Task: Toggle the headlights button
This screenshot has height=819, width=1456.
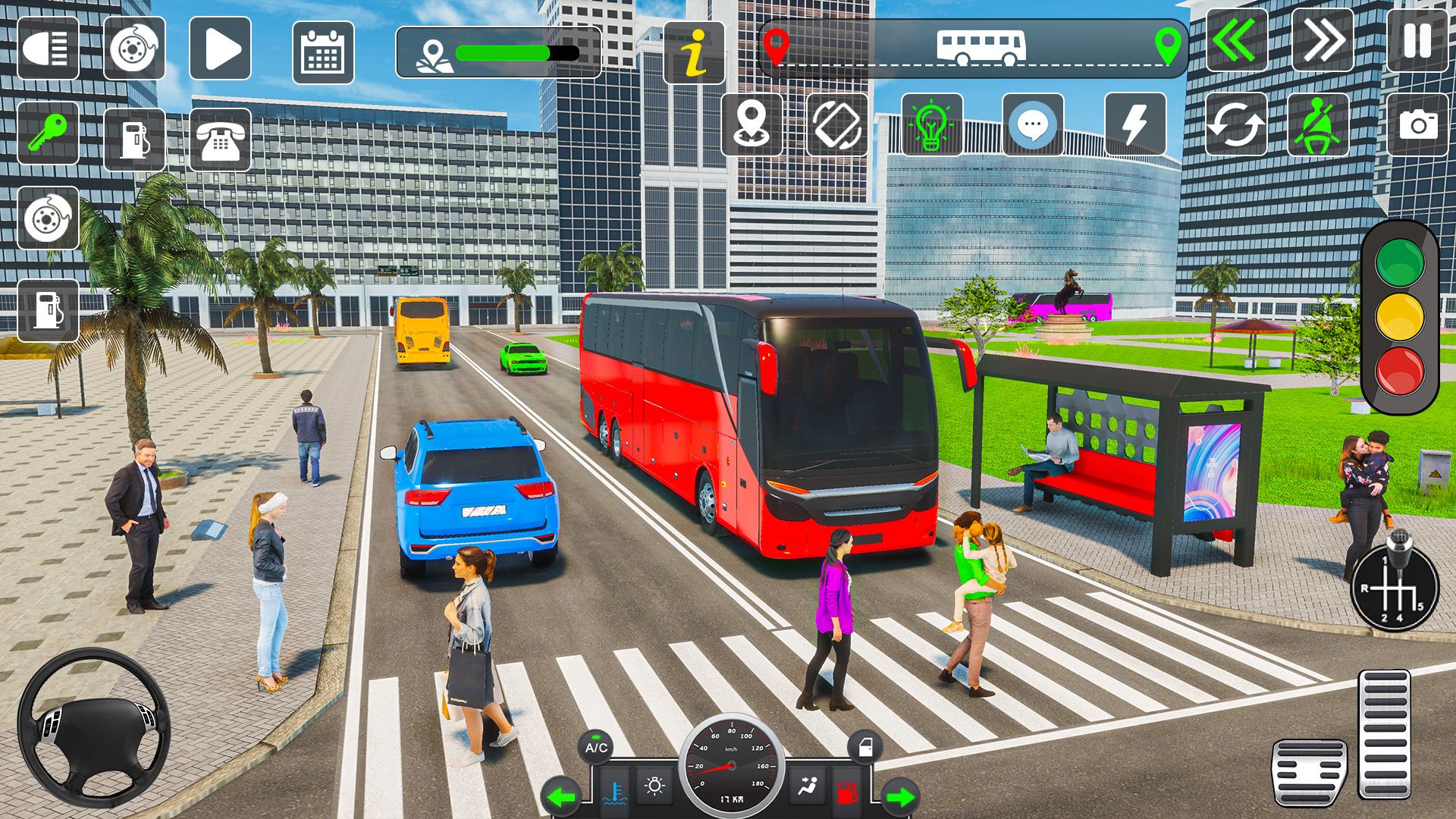Action: tap(49, 49)
